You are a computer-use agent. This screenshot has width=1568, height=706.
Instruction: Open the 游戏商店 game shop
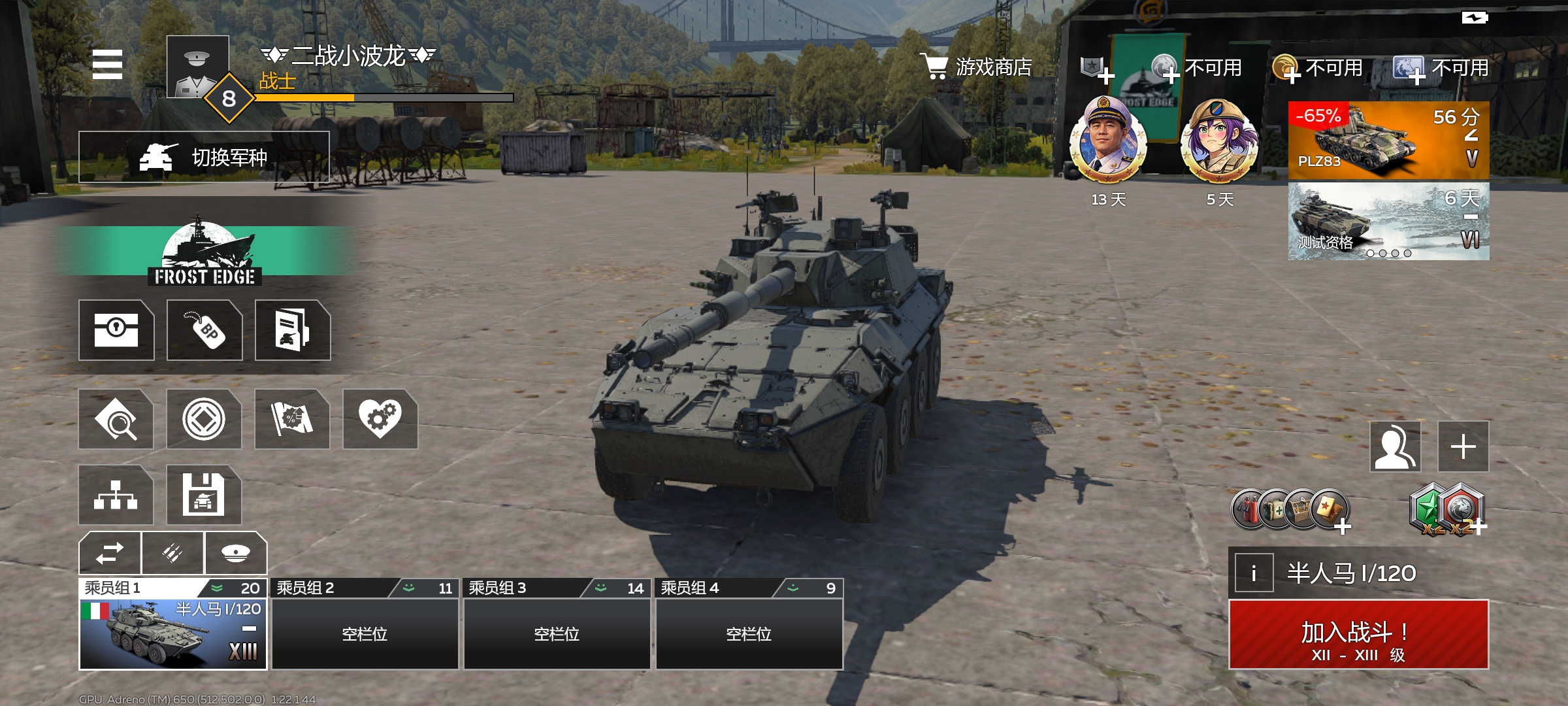coord(977,67)
